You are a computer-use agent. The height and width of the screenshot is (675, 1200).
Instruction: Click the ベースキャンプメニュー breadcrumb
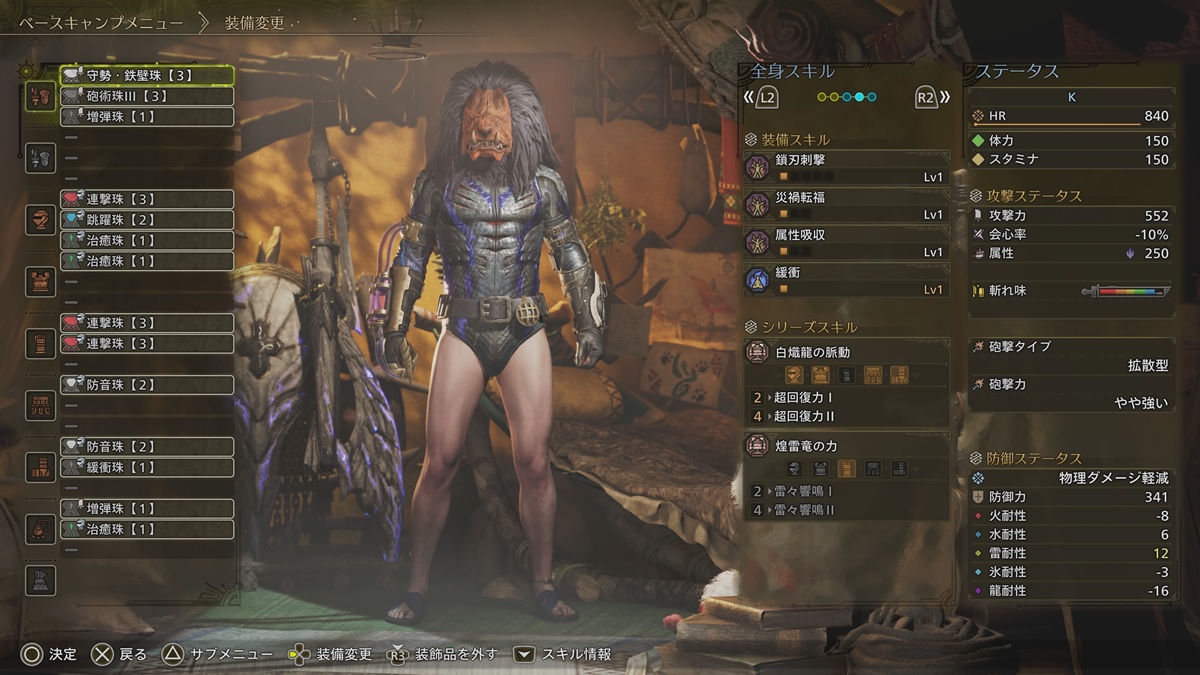100,22
